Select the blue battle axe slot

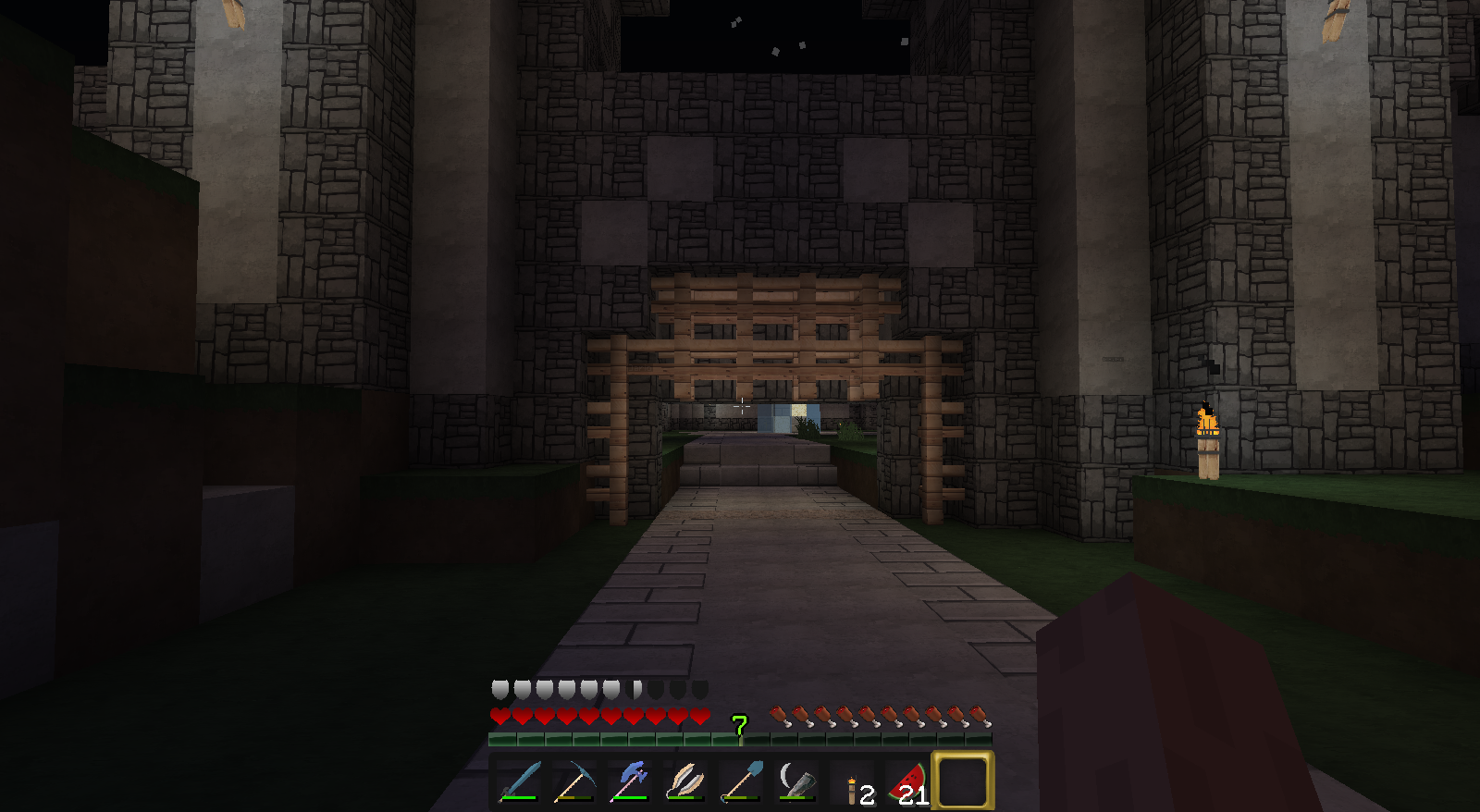[630, 781]
